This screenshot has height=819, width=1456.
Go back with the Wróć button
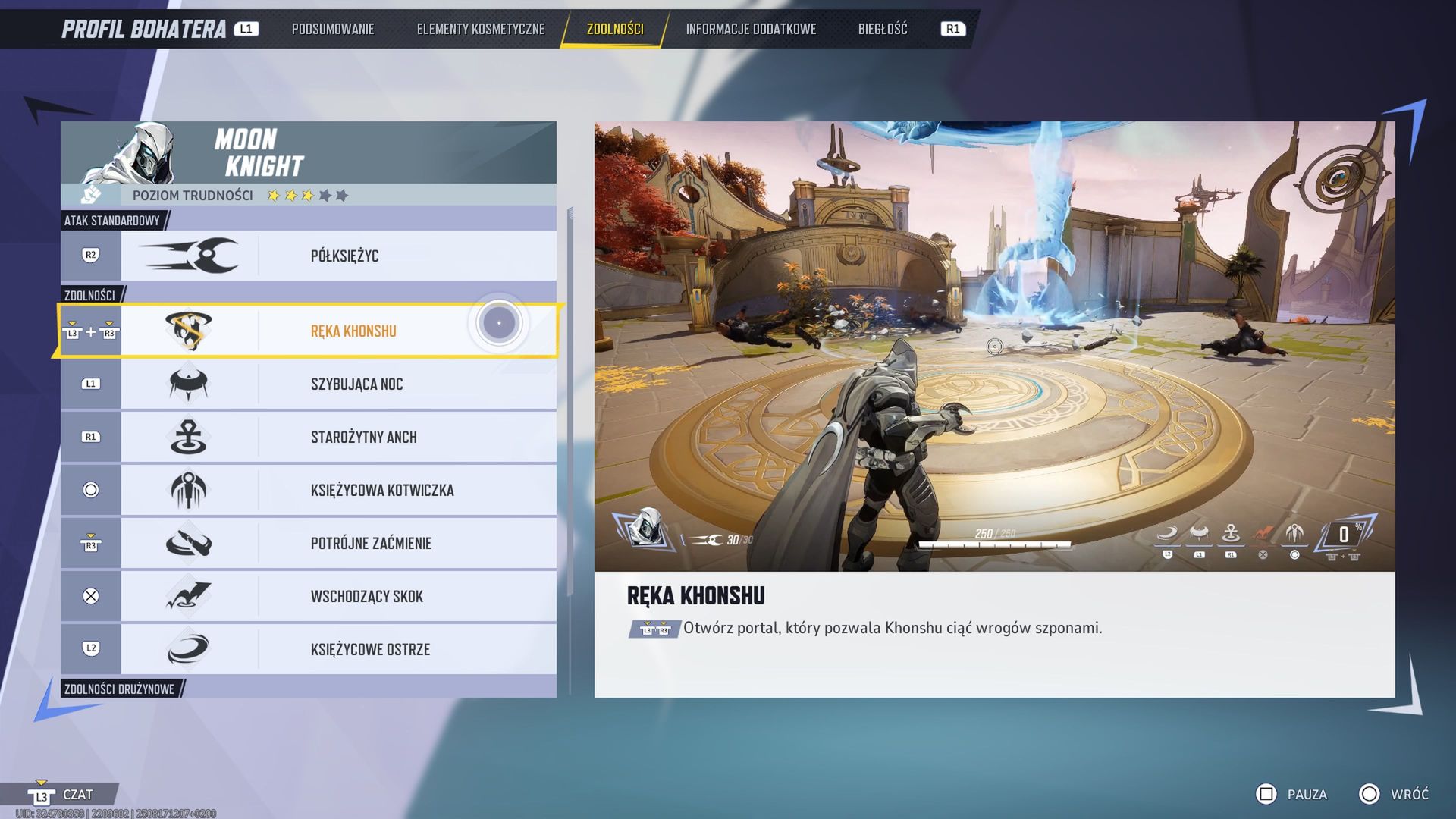pyautogui.click(x=1394, y=794)
